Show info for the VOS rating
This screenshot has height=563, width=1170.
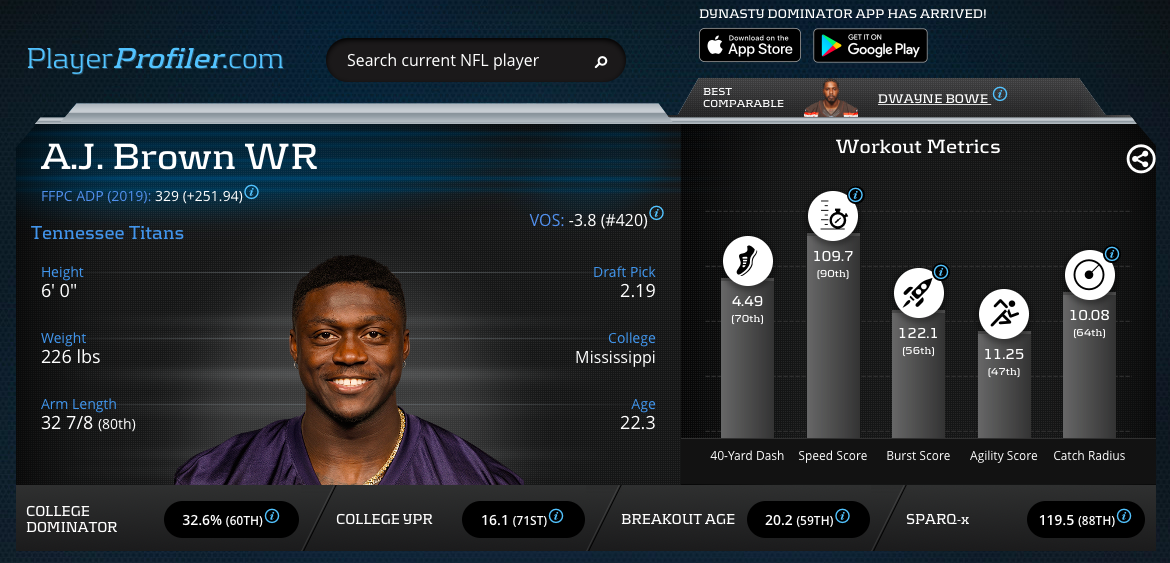657,213
